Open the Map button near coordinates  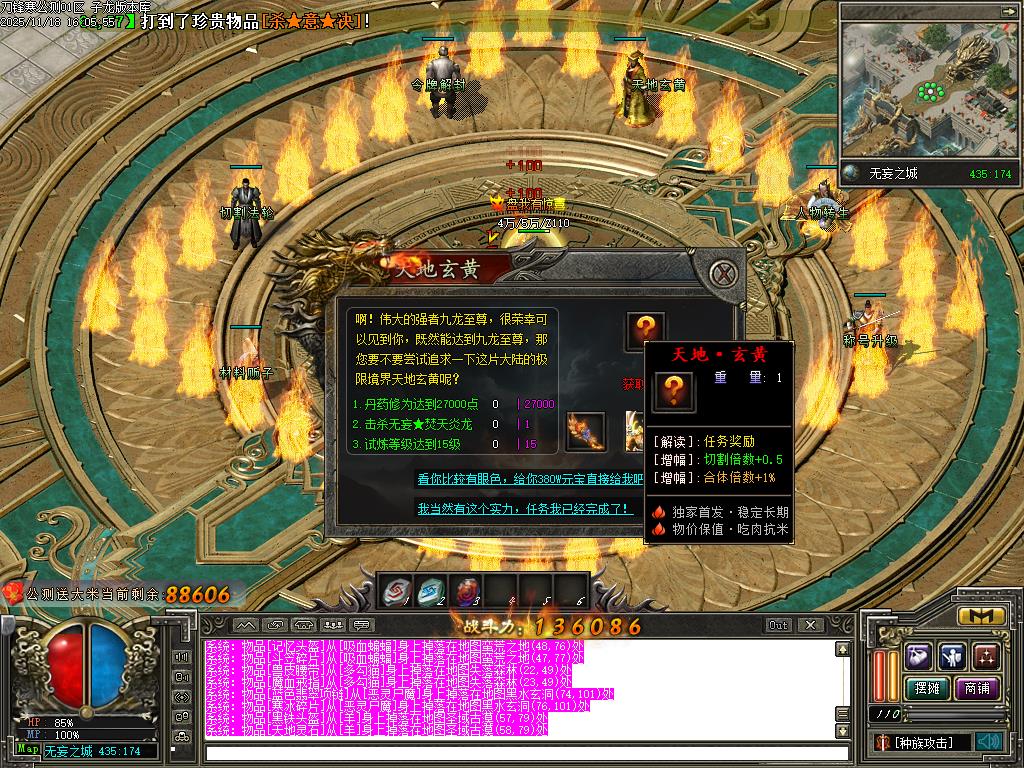click(x=28, y=750)
